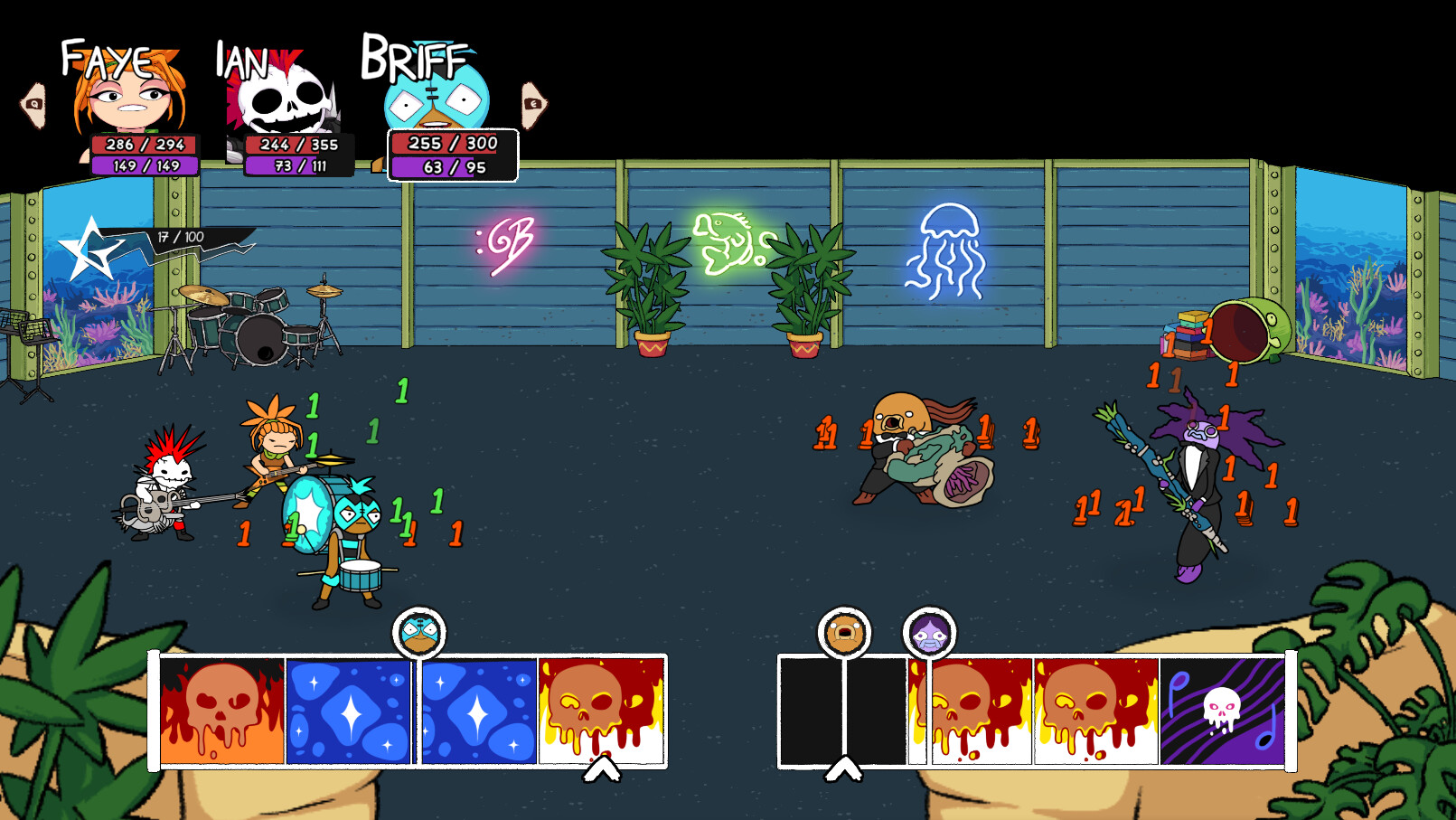Image resolution: width=1456 pixels, height=820 pixels.
Task: Select the melting skull card with white background
Action: [x=599, y=710]
